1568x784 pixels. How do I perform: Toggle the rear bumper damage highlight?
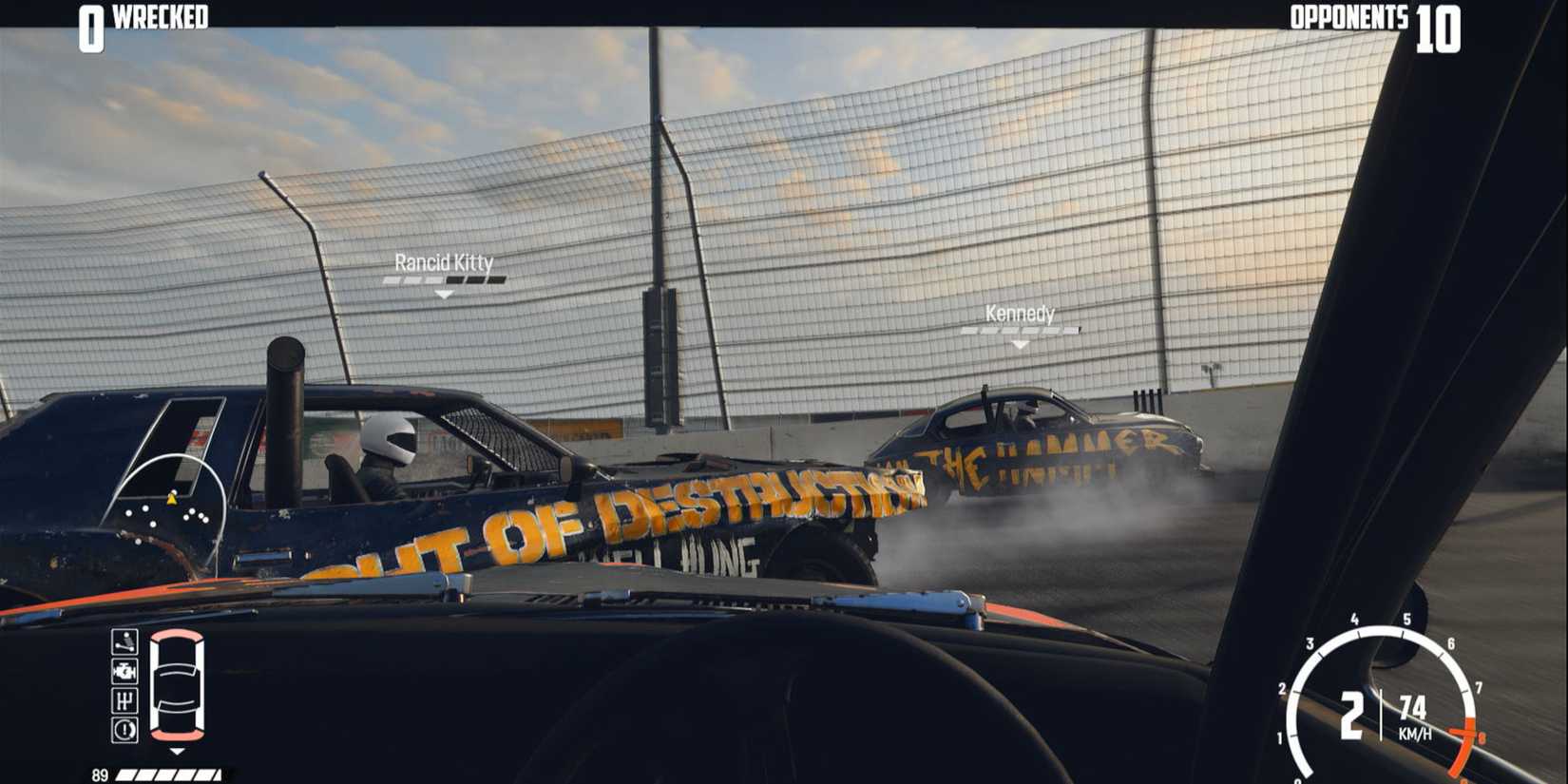177,735
